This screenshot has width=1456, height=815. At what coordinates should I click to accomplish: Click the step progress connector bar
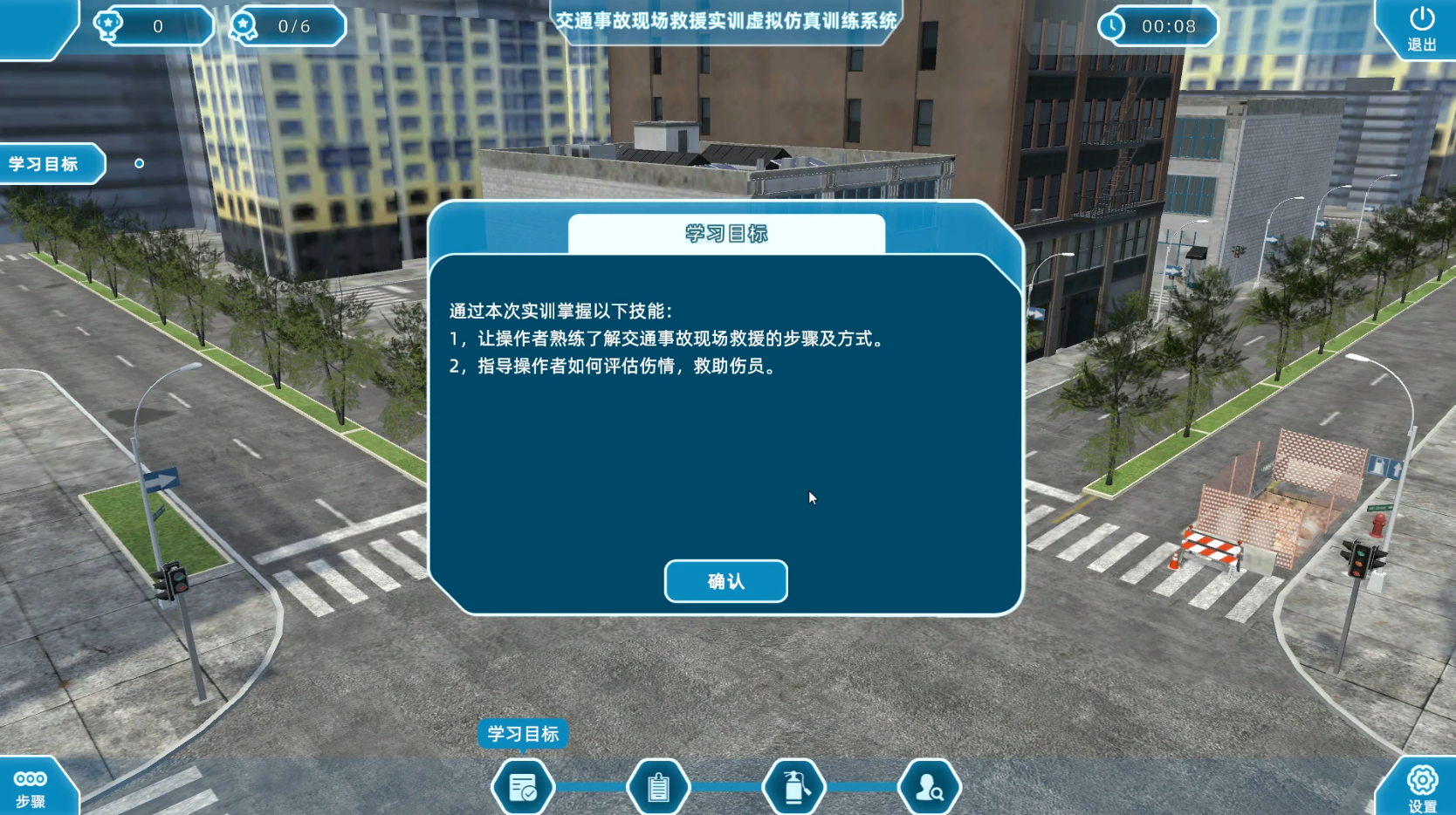pos(592,786)
